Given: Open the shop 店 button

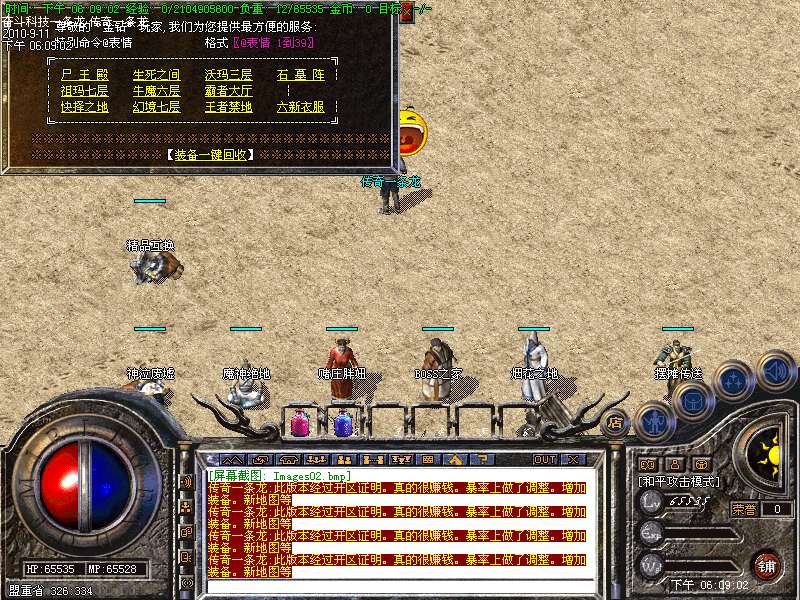Looking at the screenshot, I should (615, 423).
